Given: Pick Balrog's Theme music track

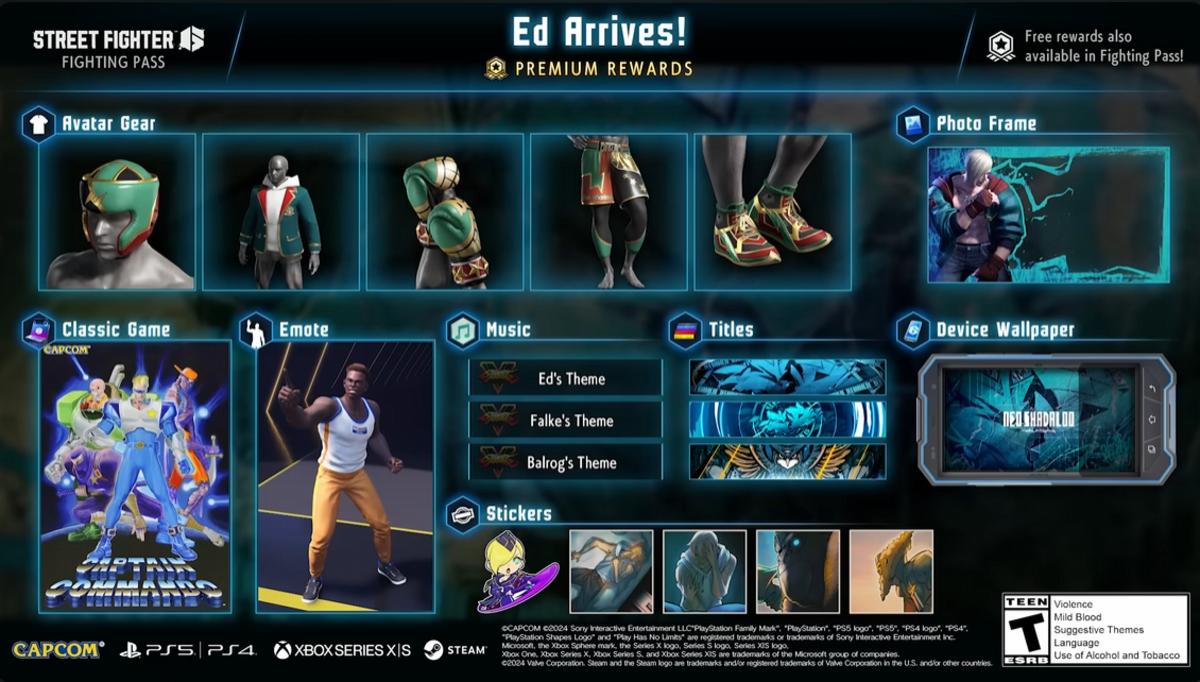Looking at the screenshot, I should [566, 463].
